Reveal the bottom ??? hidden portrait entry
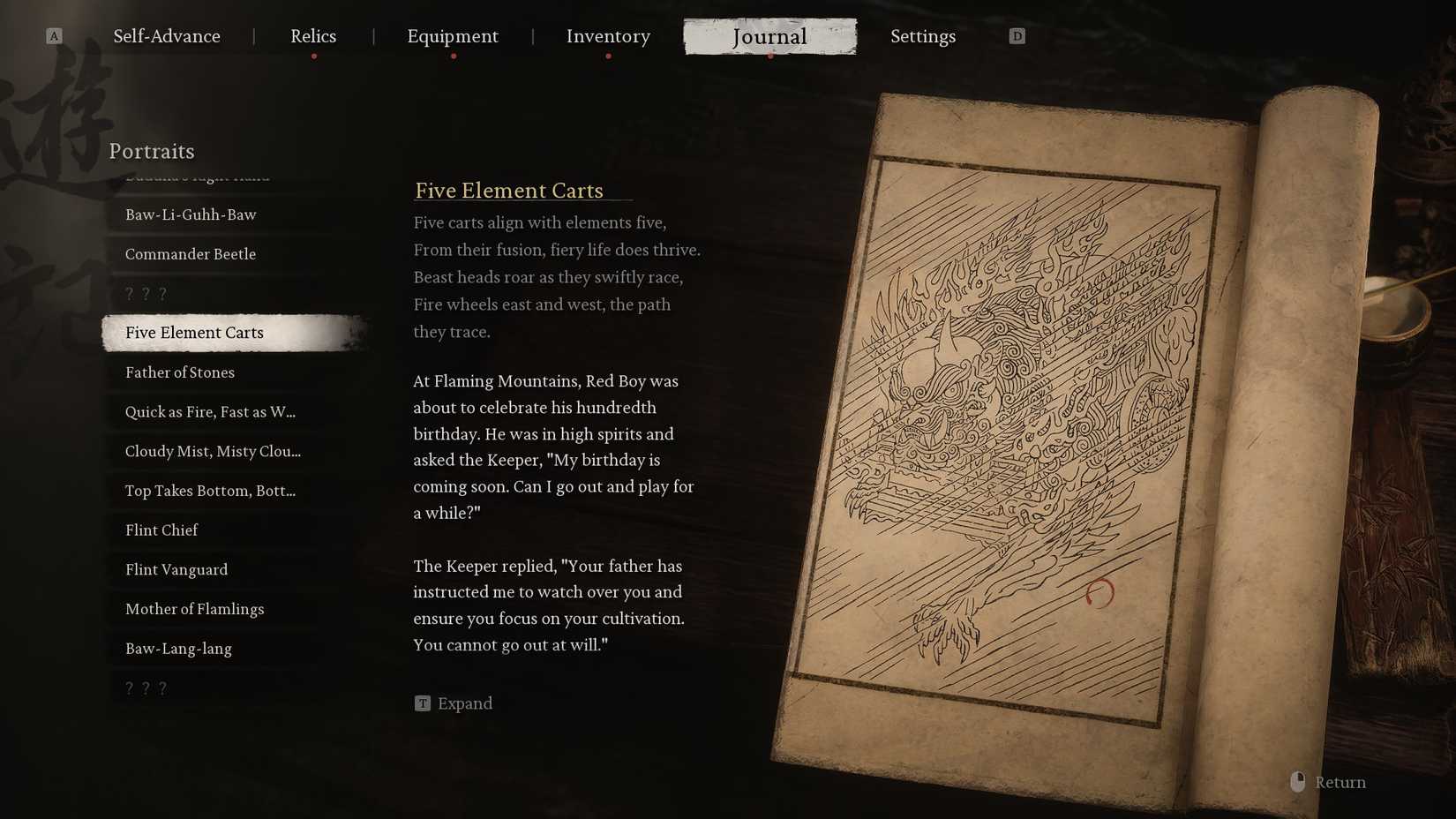 point(145,687)
